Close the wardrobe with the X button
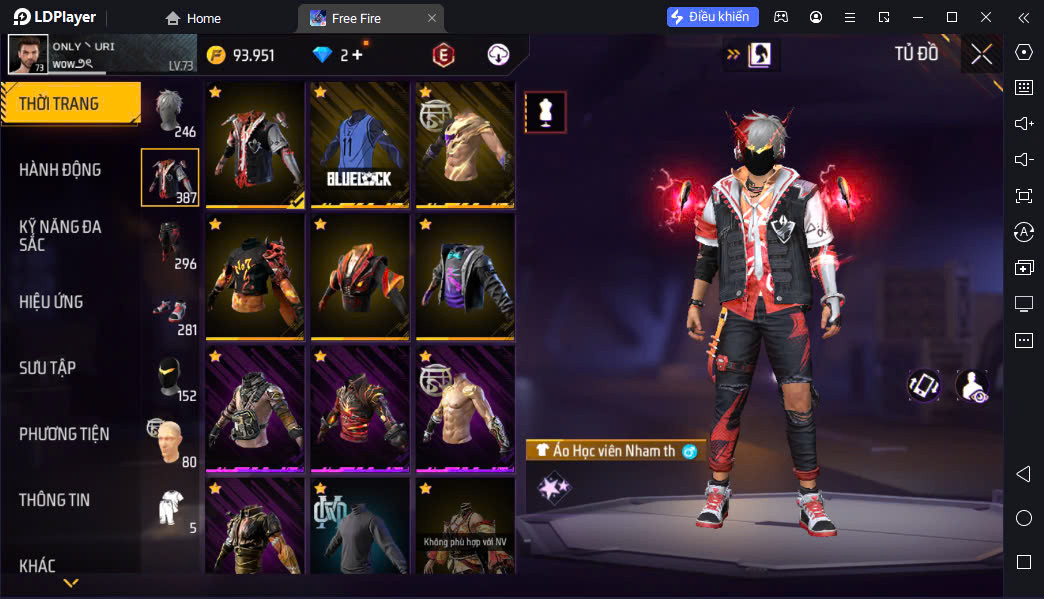Viewport: 1044px width, 599px height. pyautogui.click(x=981, y=54)
